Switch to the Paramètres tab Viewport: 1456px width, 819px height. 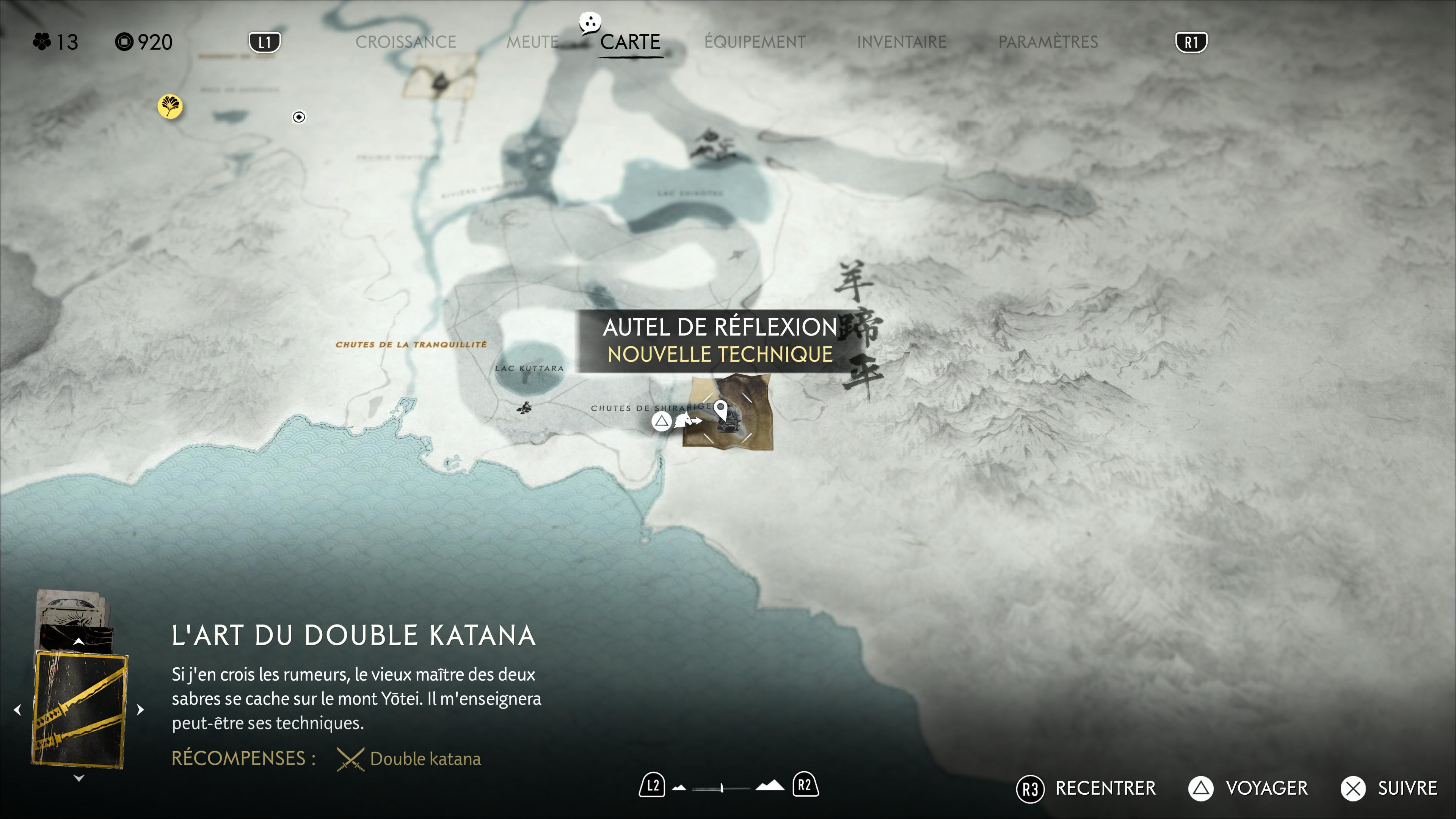1047,42
